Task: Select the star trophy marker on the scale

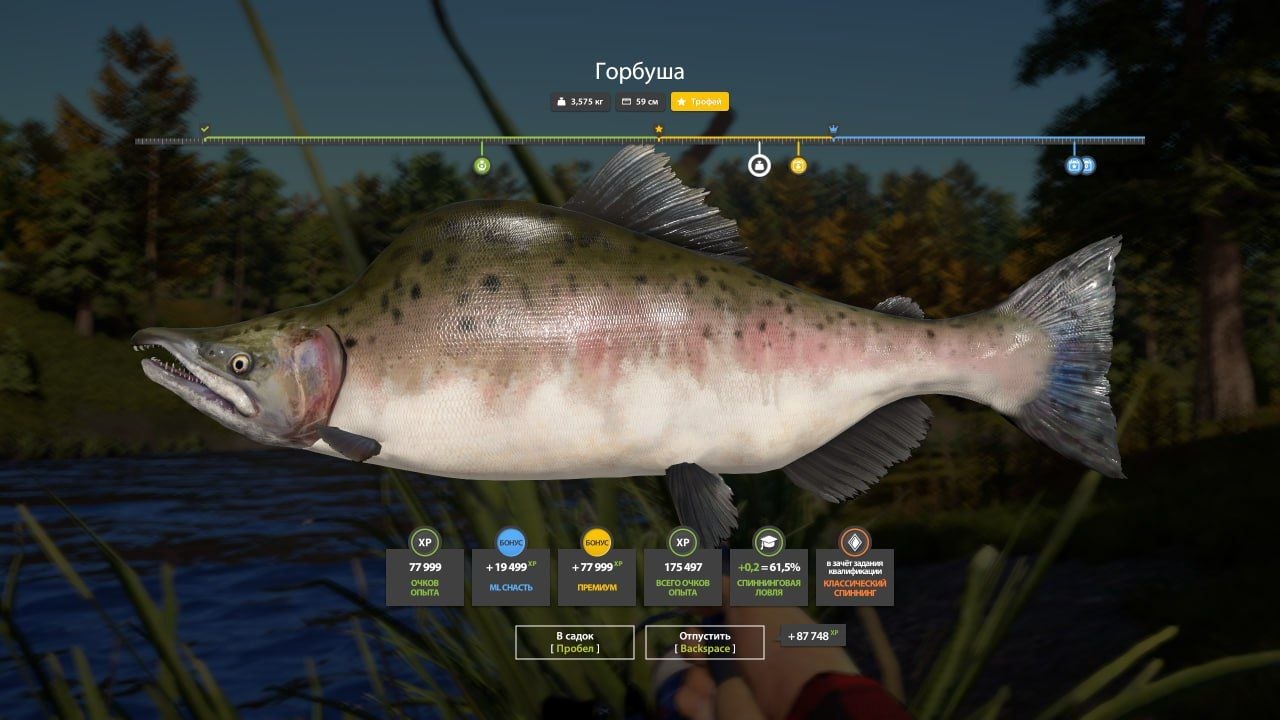Action: coord(658,129)
